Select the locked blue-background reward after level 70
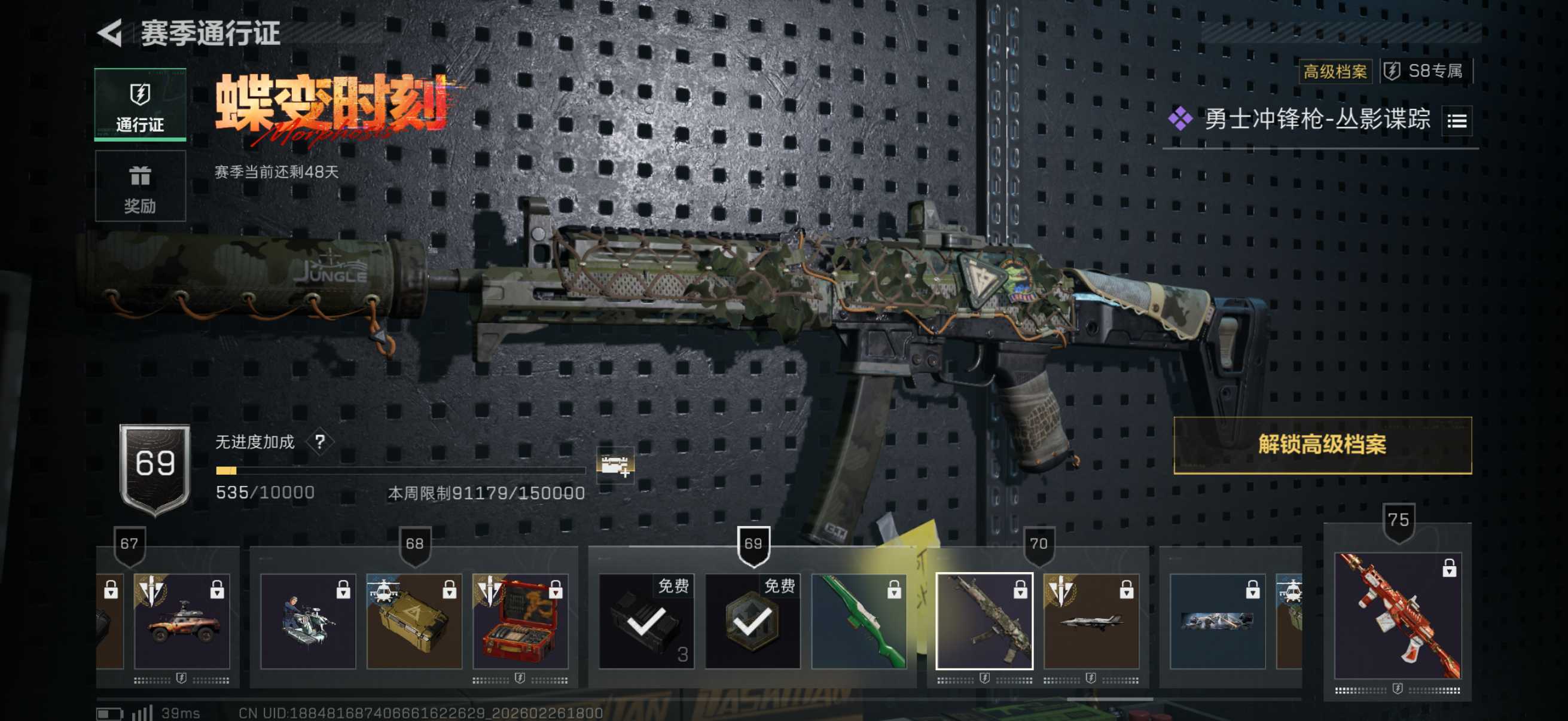Screen dimensions: 1568x721 click(1217, 621)
